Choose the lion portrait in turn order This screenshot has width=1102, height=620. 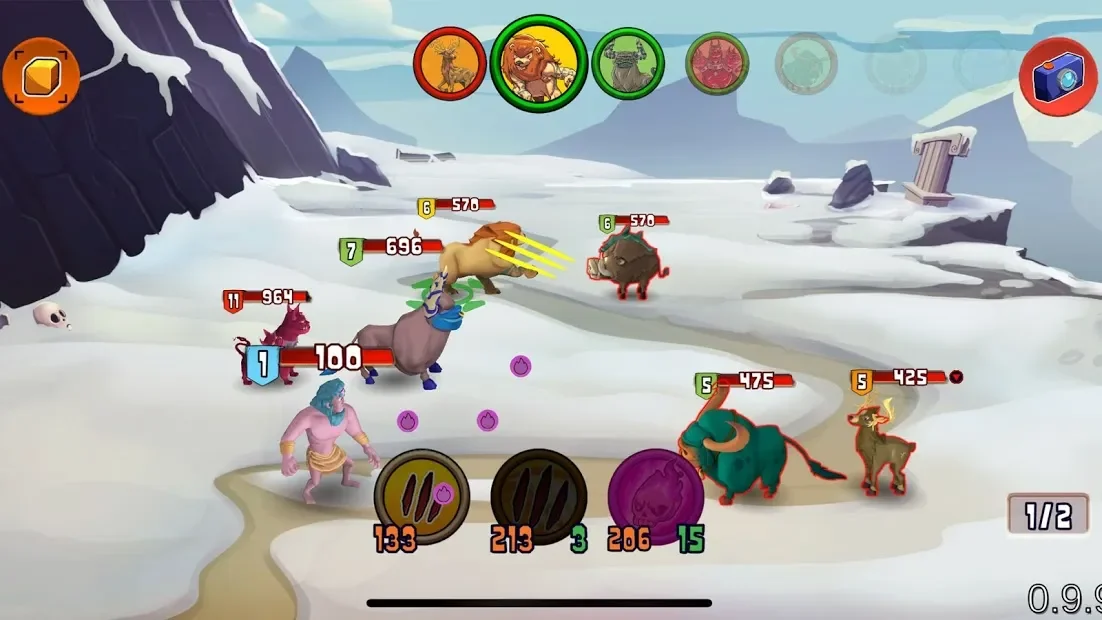(x=538, y=64)
